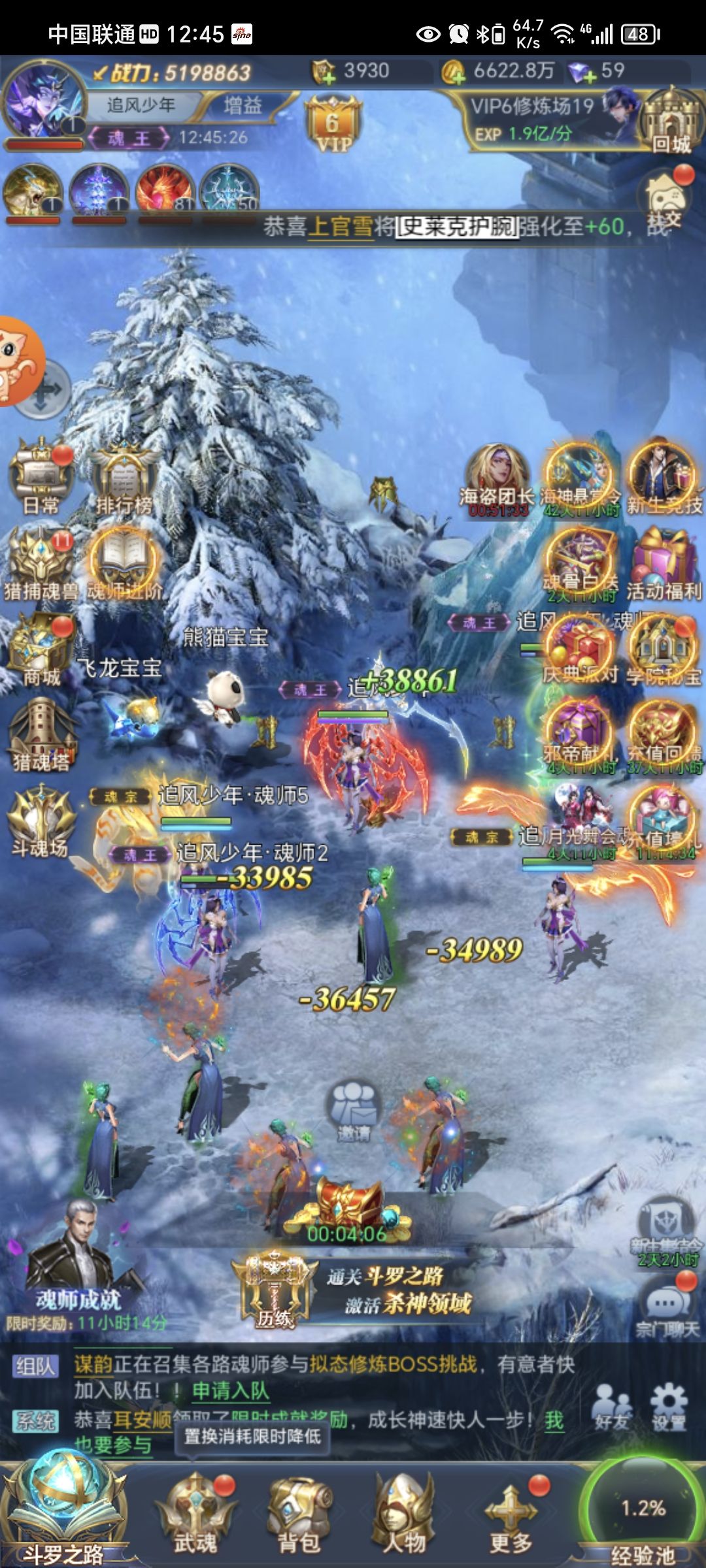Open the 经验池 experience pool
706x1568 pixels.
[x=642, y=1516]
